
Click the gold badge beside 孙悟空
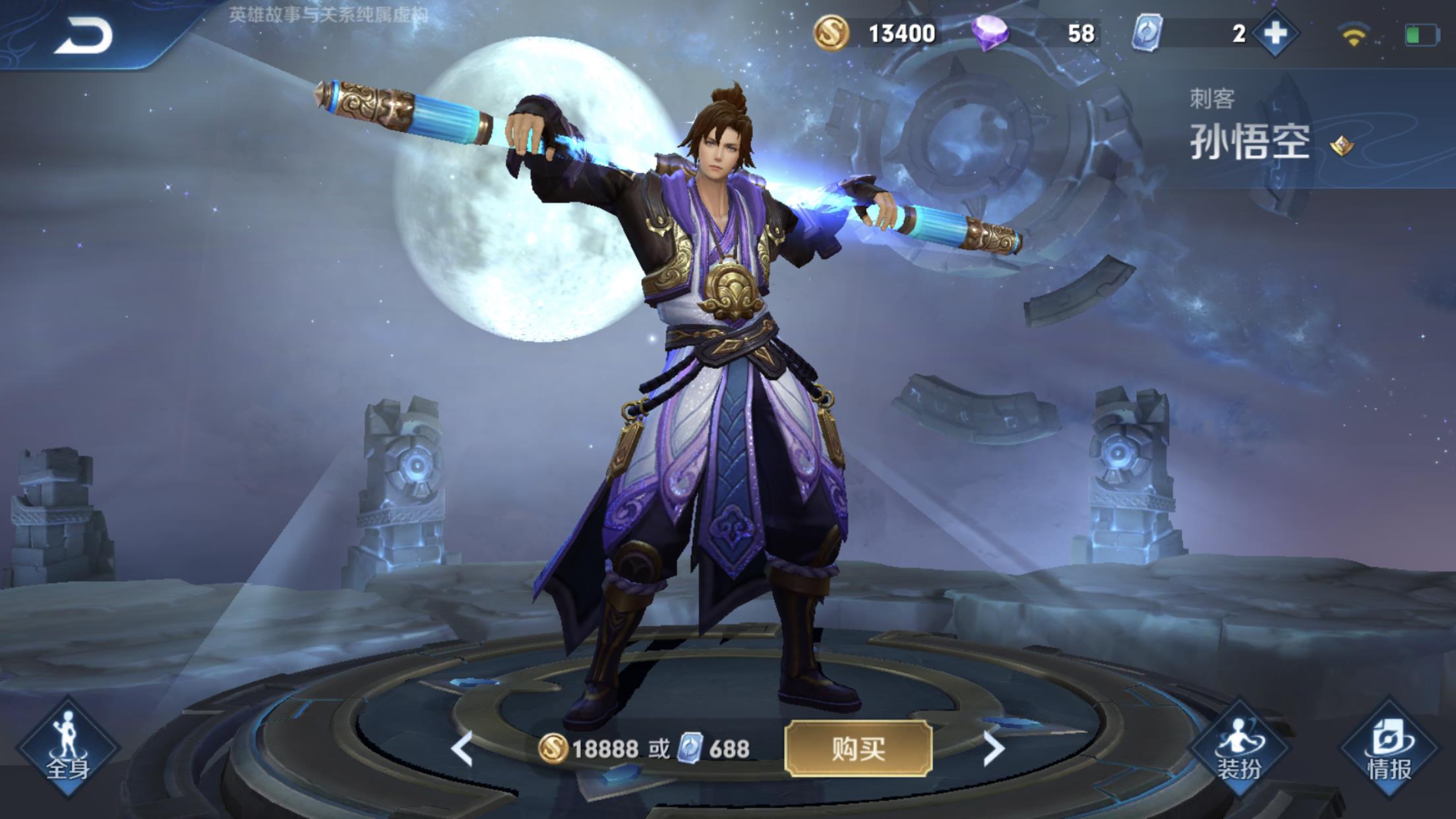(x=1341, y=145)
